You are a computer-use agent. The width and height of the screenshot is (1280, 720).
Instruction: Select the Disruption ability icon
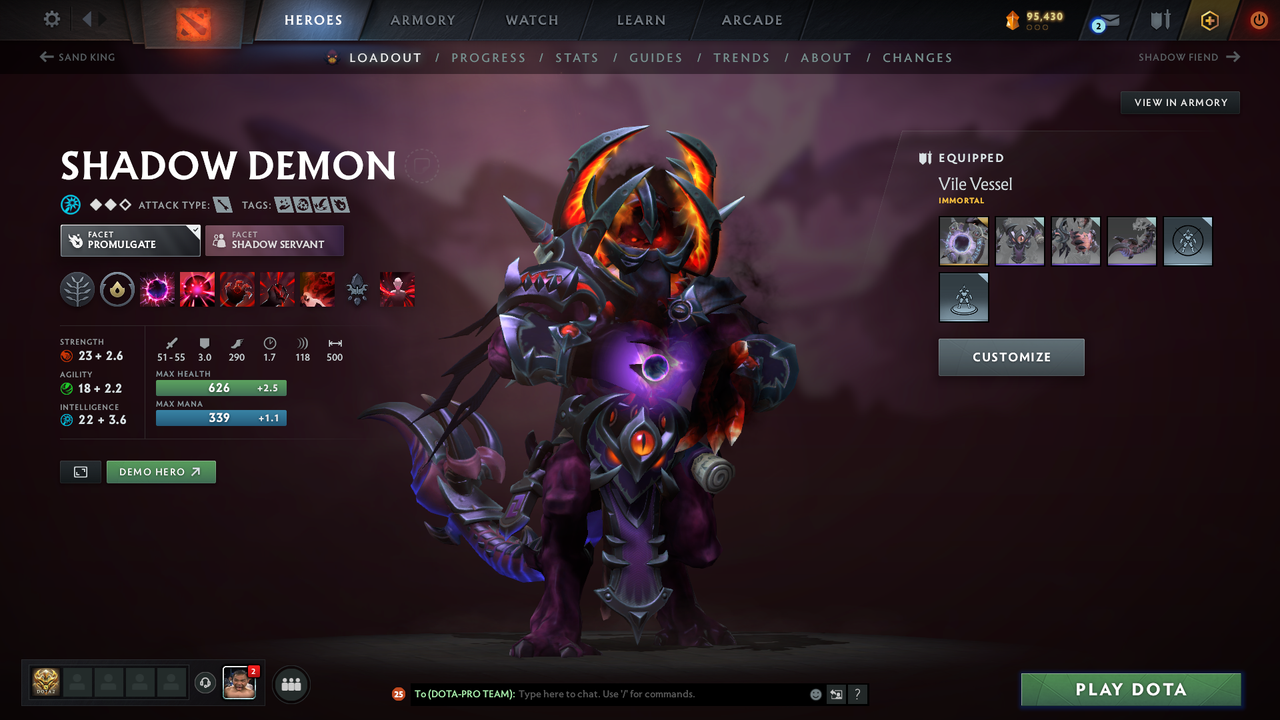[x=156, y=290]
